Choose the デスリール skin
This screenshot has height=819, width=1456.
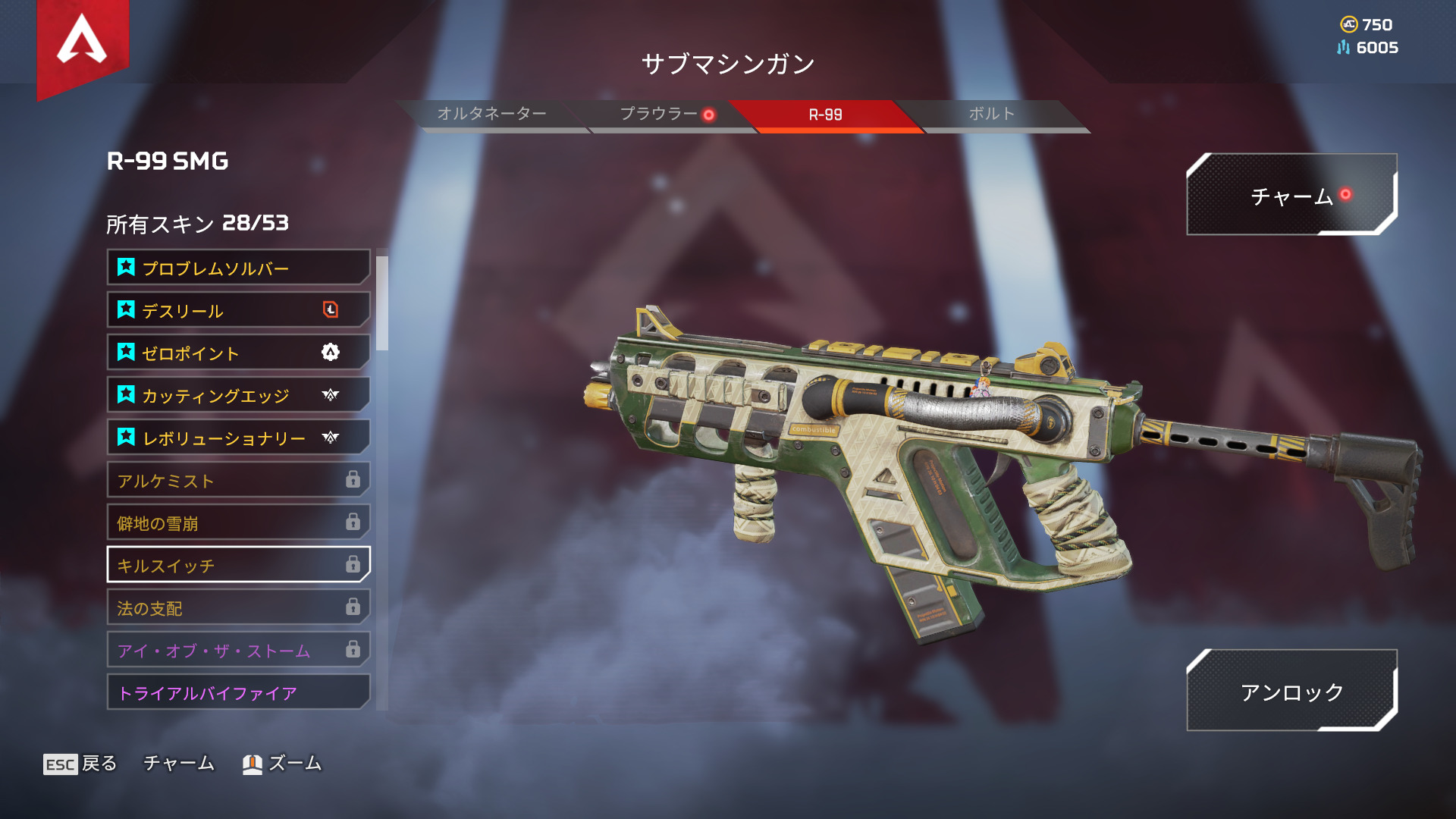pyautogui.click(x=238, y=310)
